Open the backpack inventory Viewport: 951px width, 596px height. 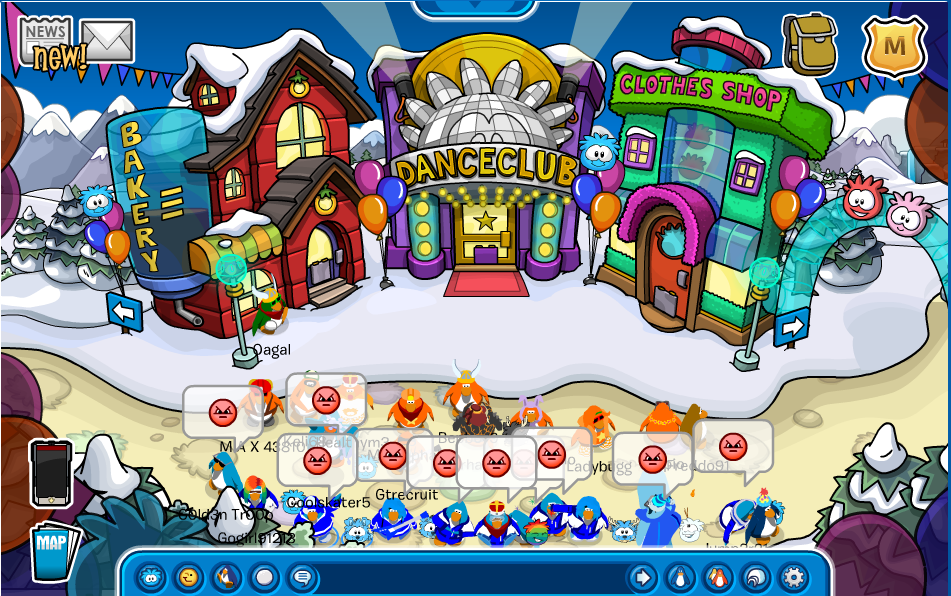click(x=809, y=44)
